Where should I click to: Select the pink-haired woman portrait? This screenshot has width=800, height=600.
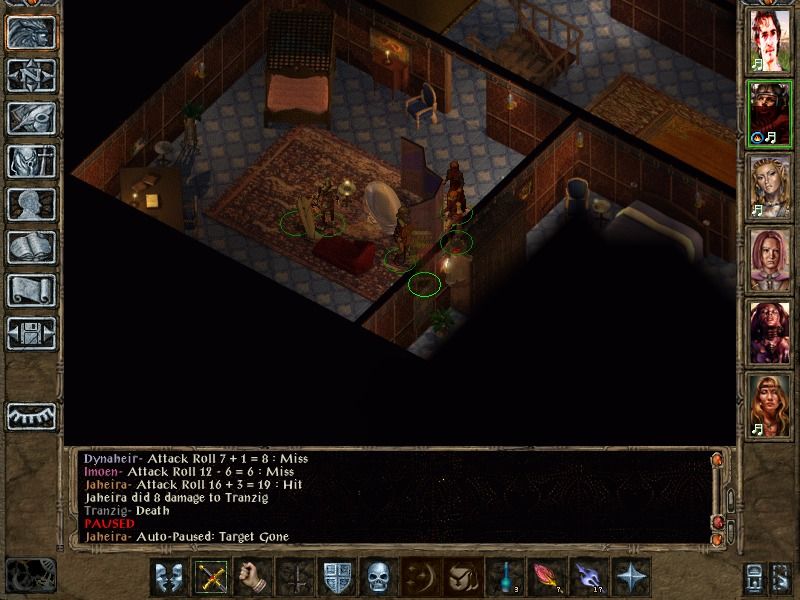(x=771, y=259)
